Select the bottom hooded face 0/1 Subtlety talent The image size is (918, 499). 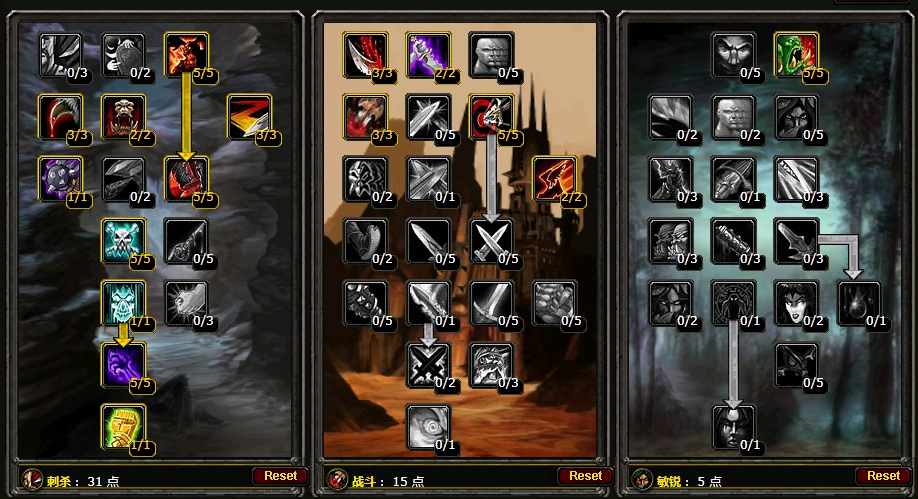pyautogui.click(x=733, y=426)
